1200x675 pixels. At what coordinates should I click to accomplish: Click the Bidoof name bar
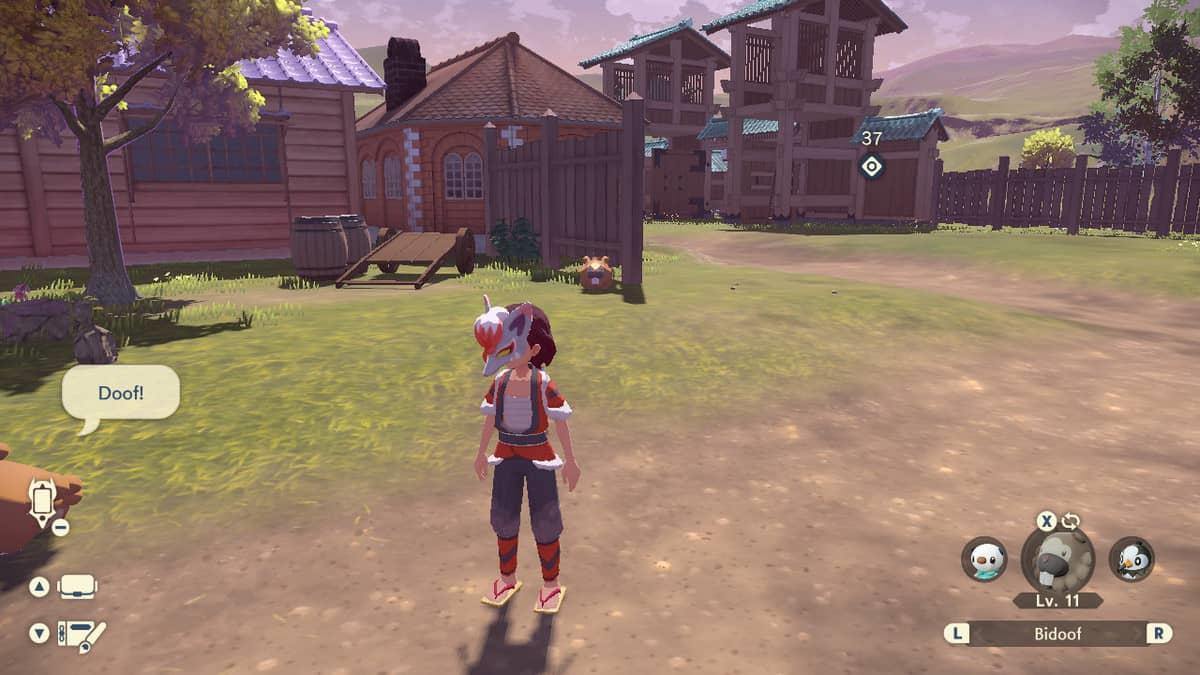[x=1058, y=633]
